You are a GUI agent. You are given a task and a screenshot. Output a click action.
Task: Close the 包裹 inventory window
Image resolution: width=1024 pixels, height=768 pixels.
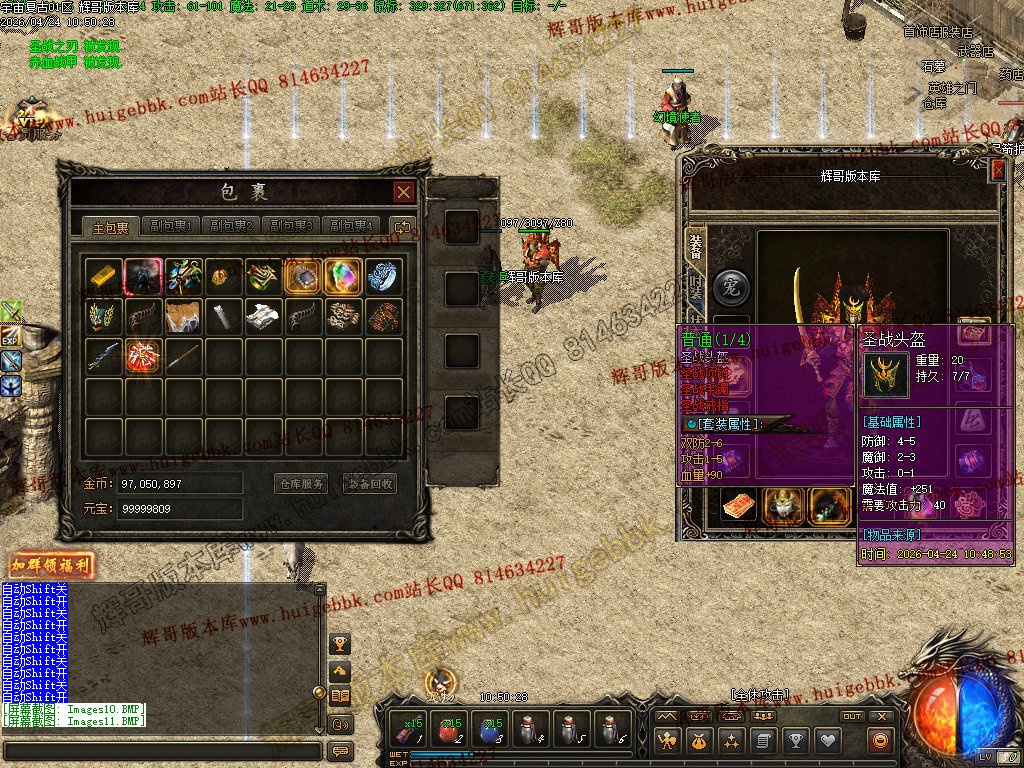coord(403,192)
